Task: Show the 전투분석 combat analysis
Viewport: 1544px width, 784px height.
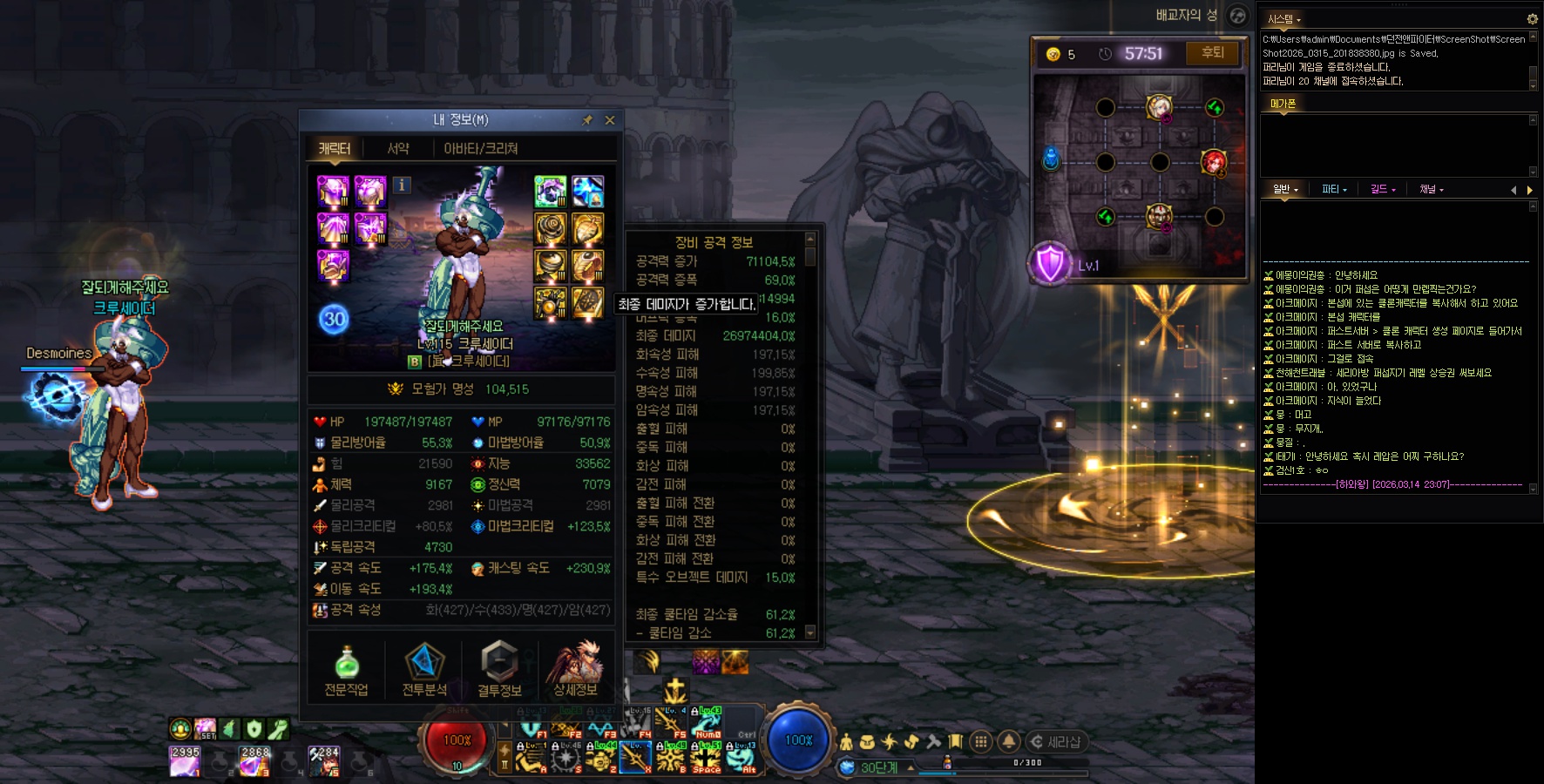Action: [x=424, y=669]
